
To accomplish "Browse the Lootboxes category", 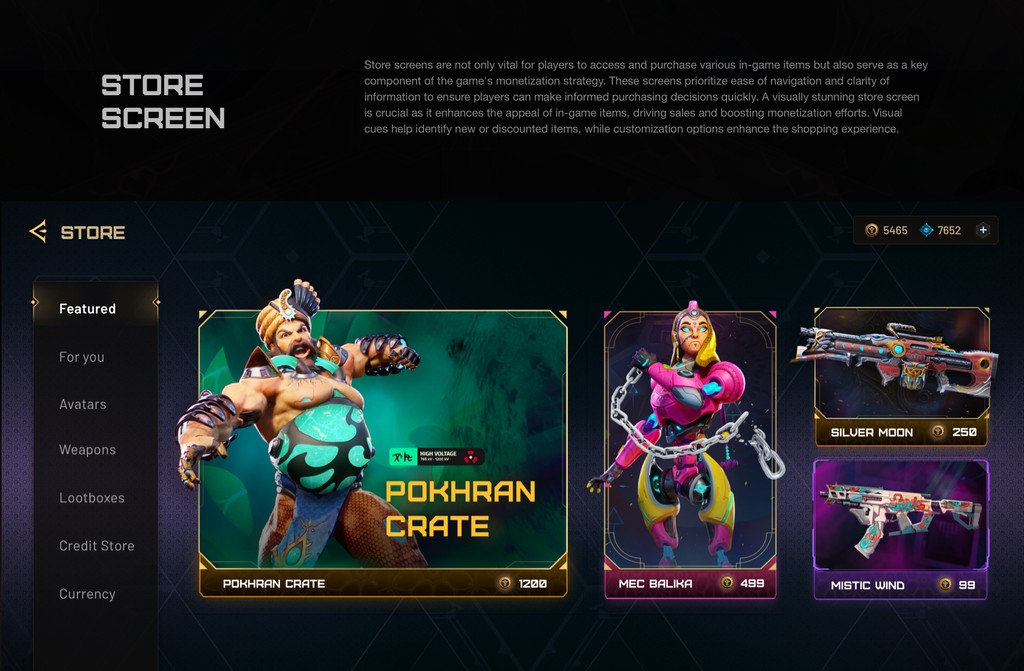I will pyautogui.click(x=92, y=498).
